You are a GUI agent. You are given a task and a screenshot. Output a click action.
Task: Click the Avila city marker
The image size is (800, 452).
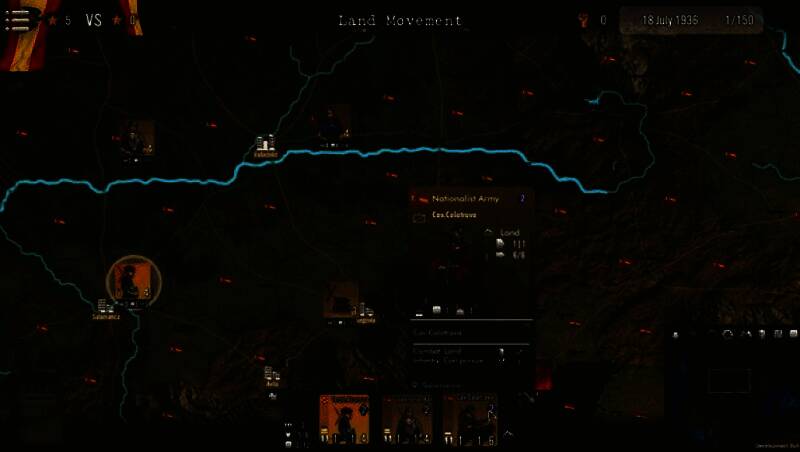[x=271, y=377]
